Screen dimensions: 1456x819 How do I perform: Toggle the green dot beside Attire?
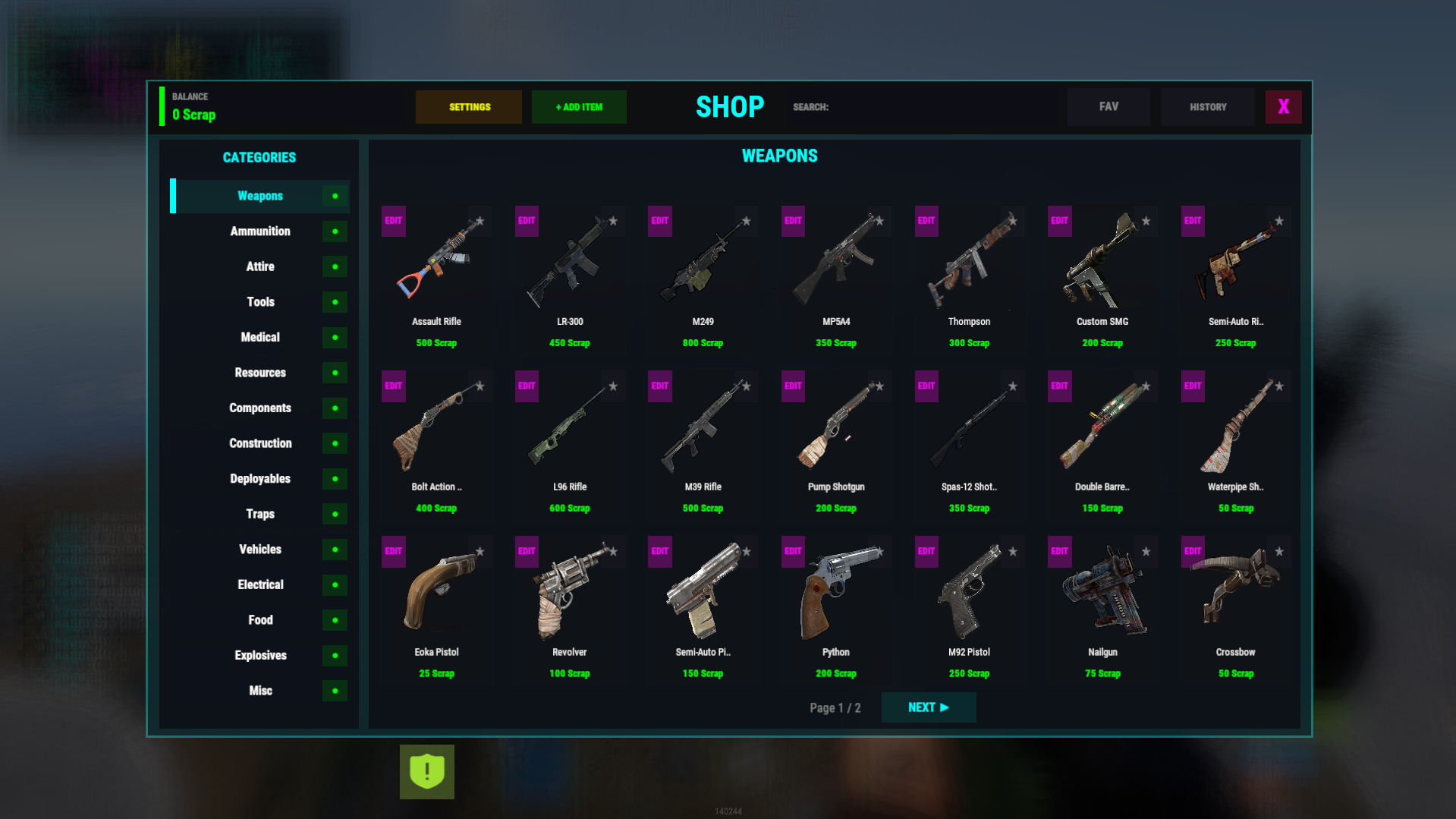[335, 267]
